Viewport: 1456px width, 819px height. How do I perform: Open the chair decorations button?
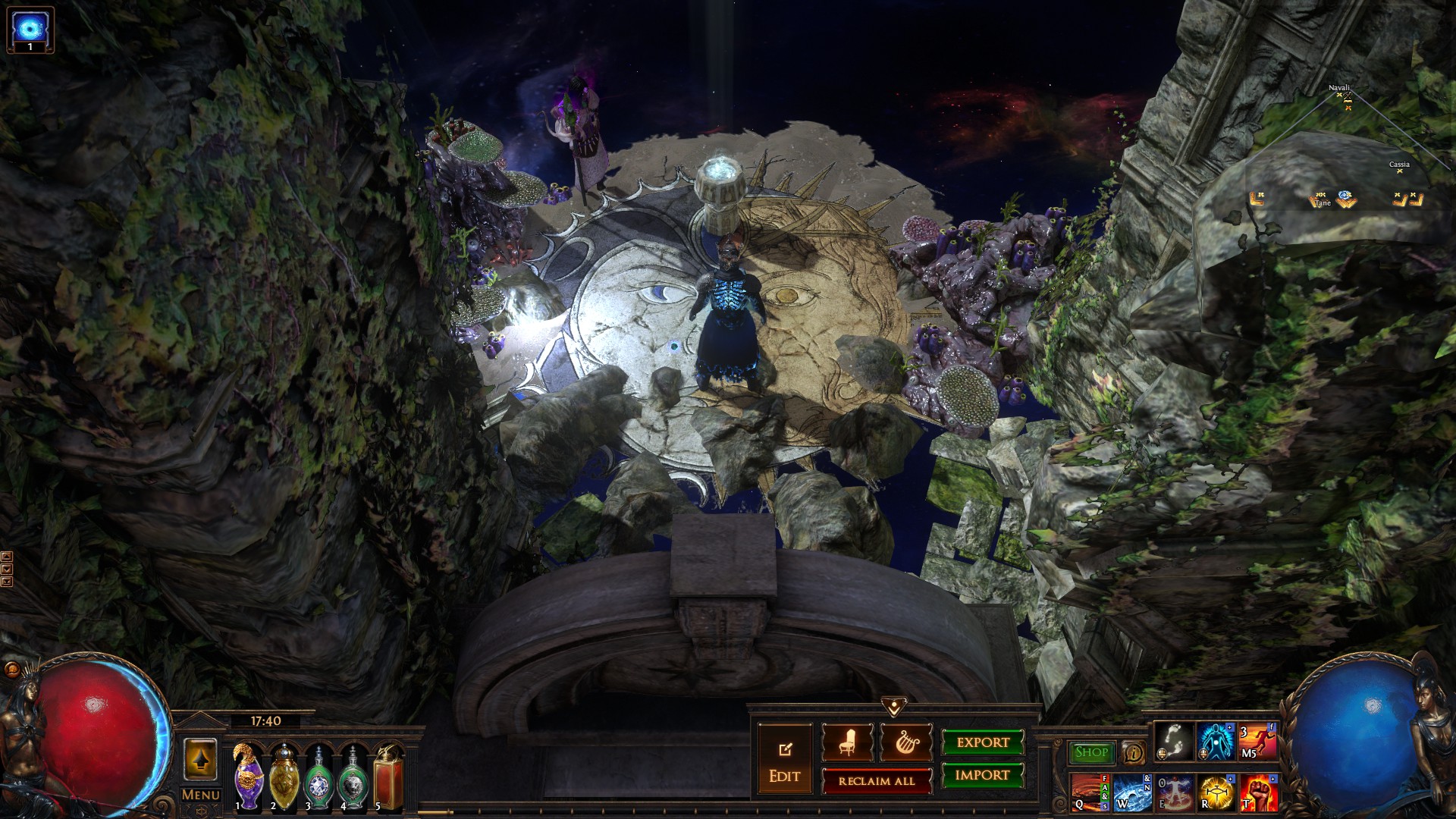point(847,743)
